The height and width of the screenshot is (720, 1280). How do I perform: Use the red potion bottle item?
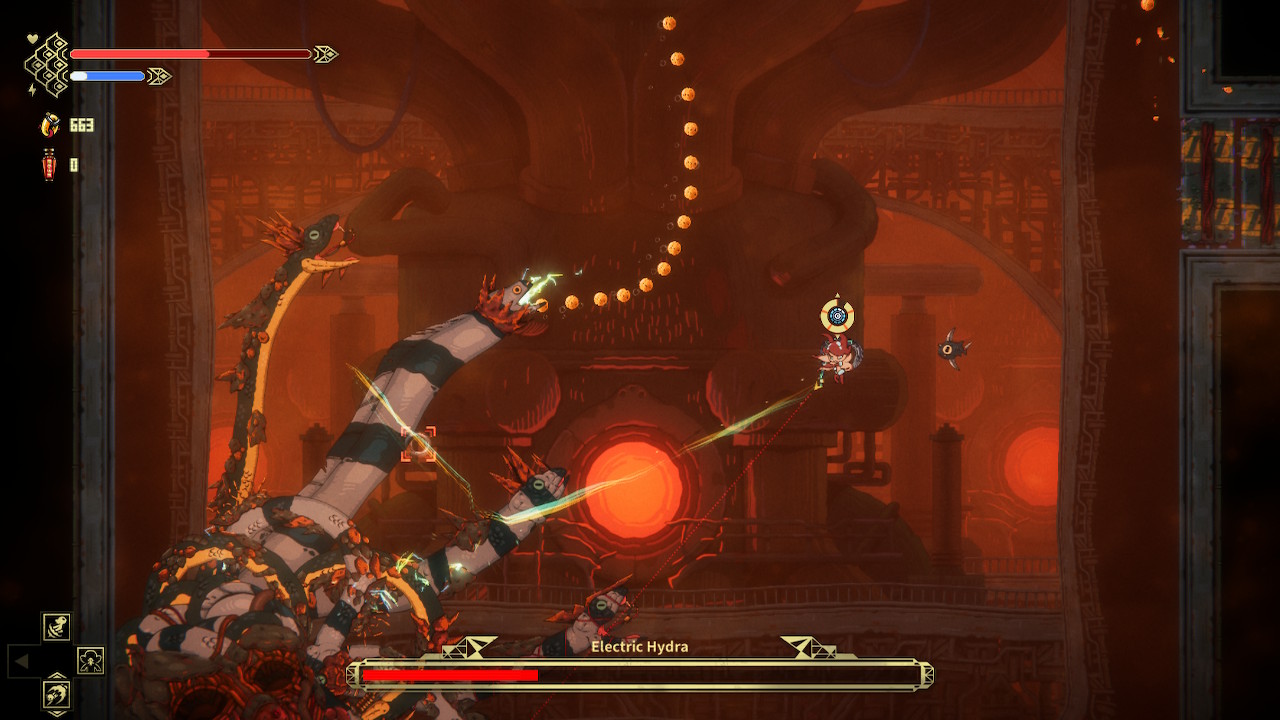tap(48, 164)
